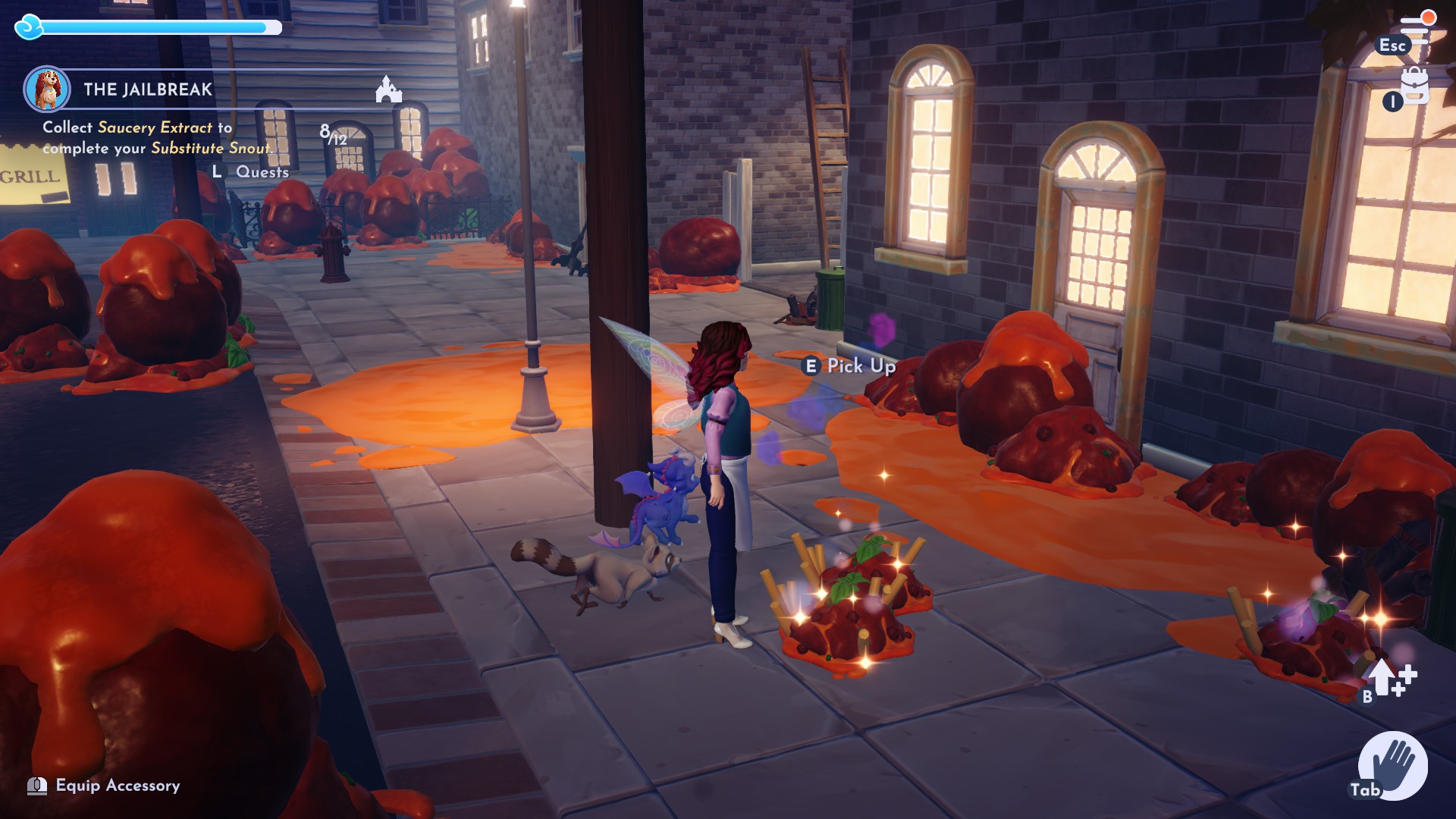Click the Equip Accessory option

tap(118, 786)
